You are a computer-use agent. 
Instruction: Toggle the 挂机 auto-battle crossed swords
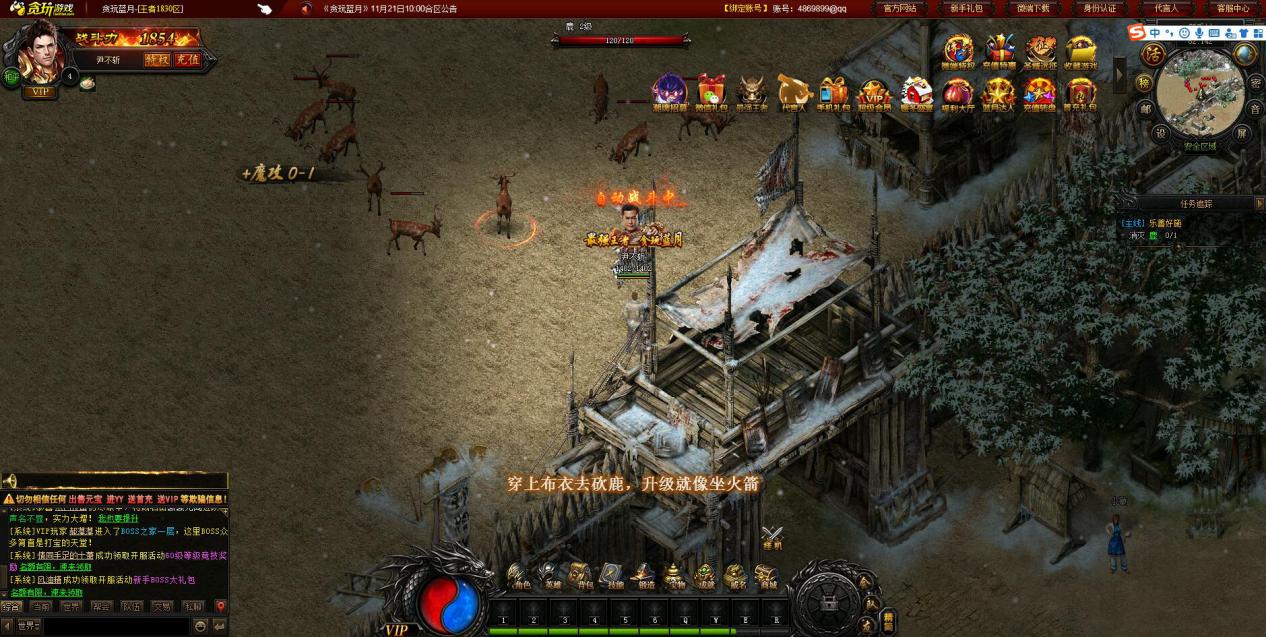click(x=772, y=539)
